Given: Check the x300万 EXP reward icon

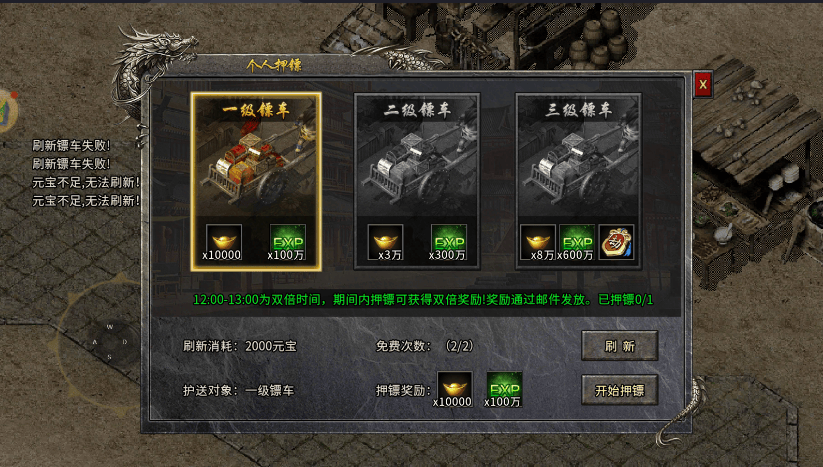Looking at the screenshot, I should coord(449,240).
